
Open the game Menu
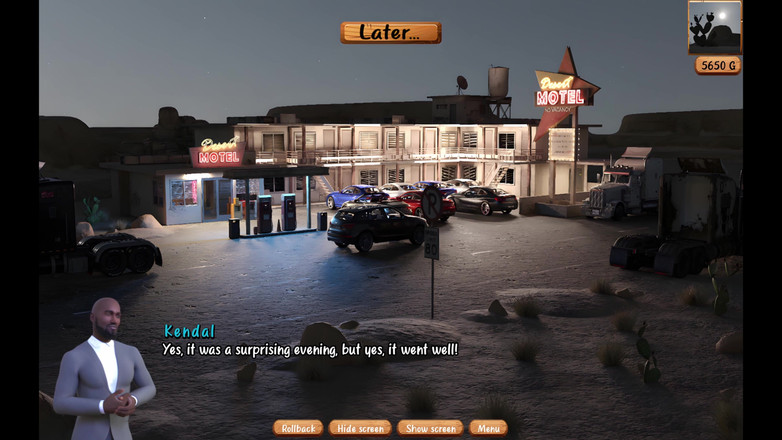[488, 428]
